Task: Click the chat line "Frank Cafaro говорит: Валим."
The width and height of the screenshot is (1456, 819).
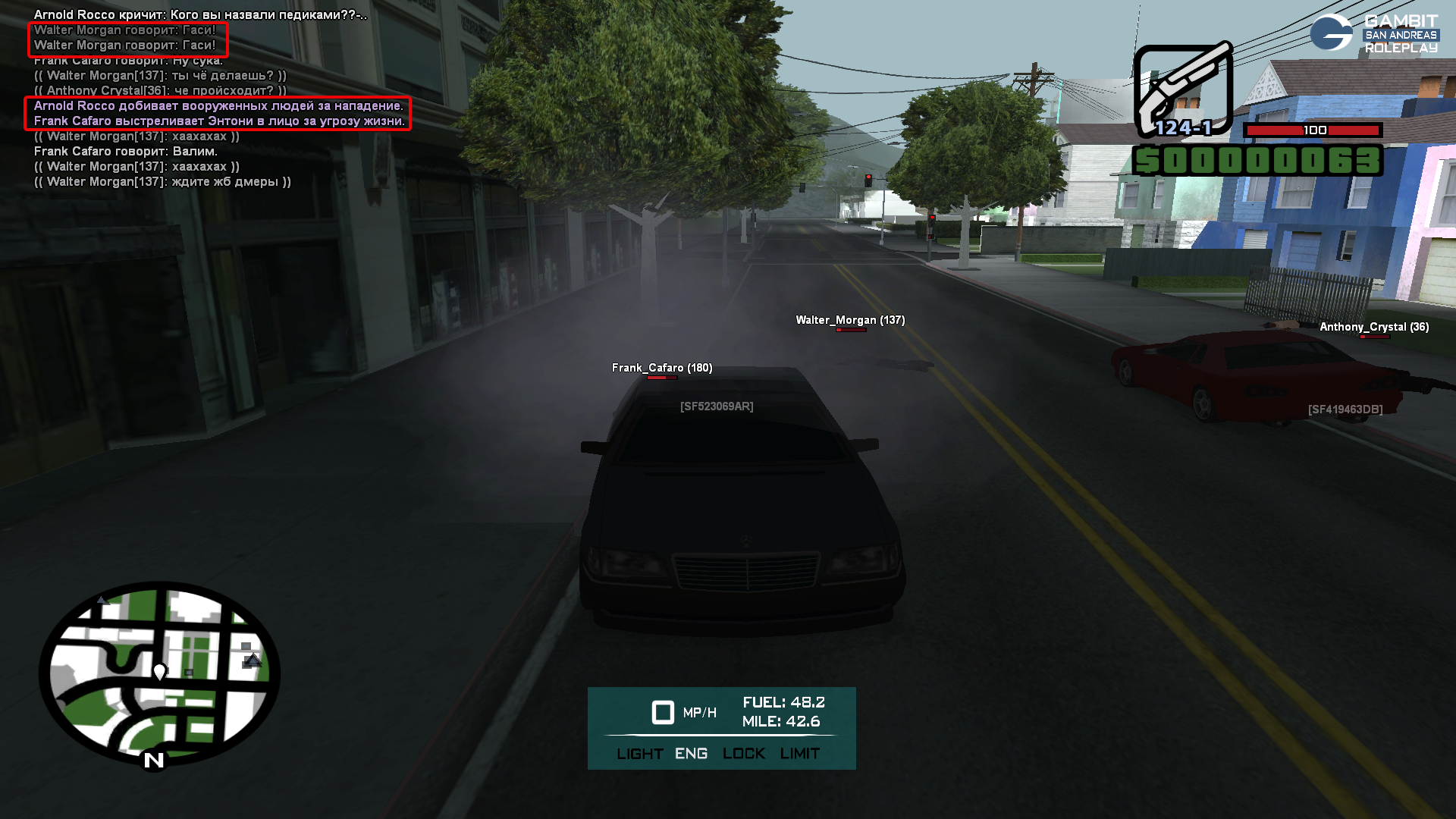Action: tap(126, 152)
